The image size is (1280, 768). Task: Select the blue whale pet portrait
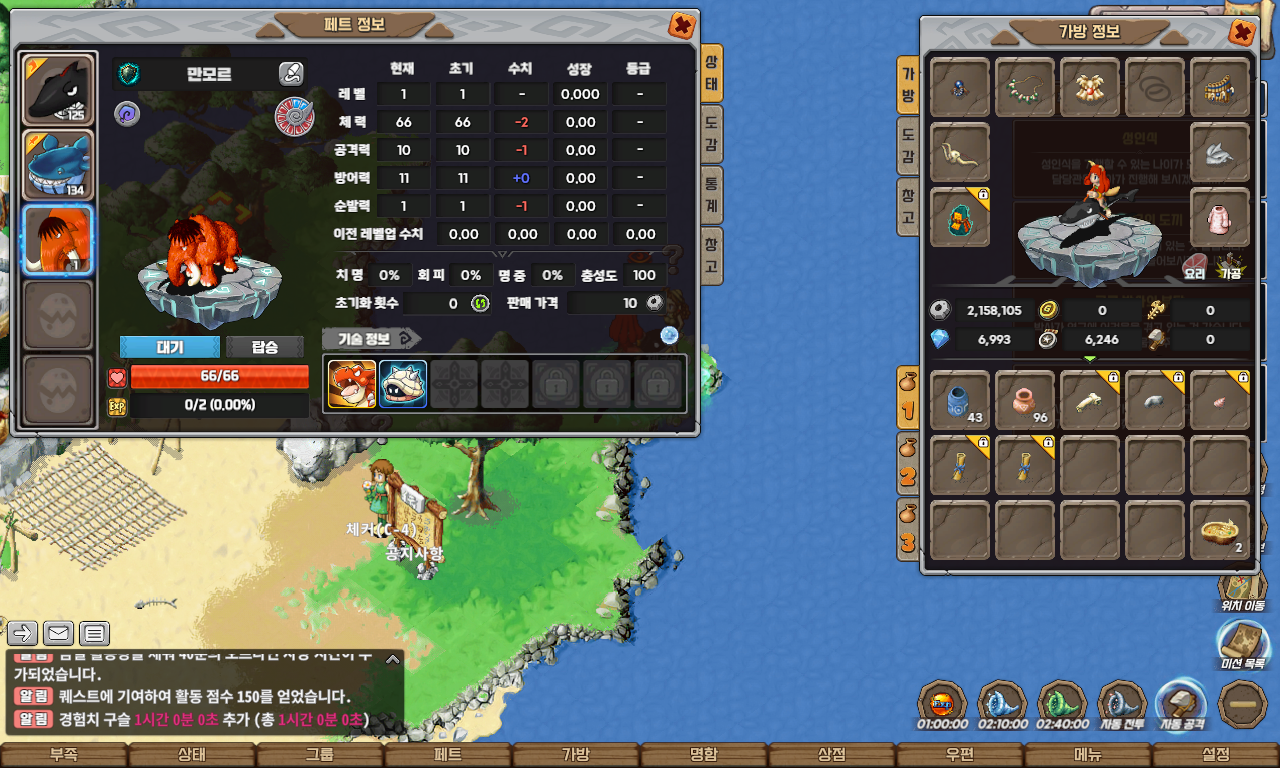(x=58, y=165)
